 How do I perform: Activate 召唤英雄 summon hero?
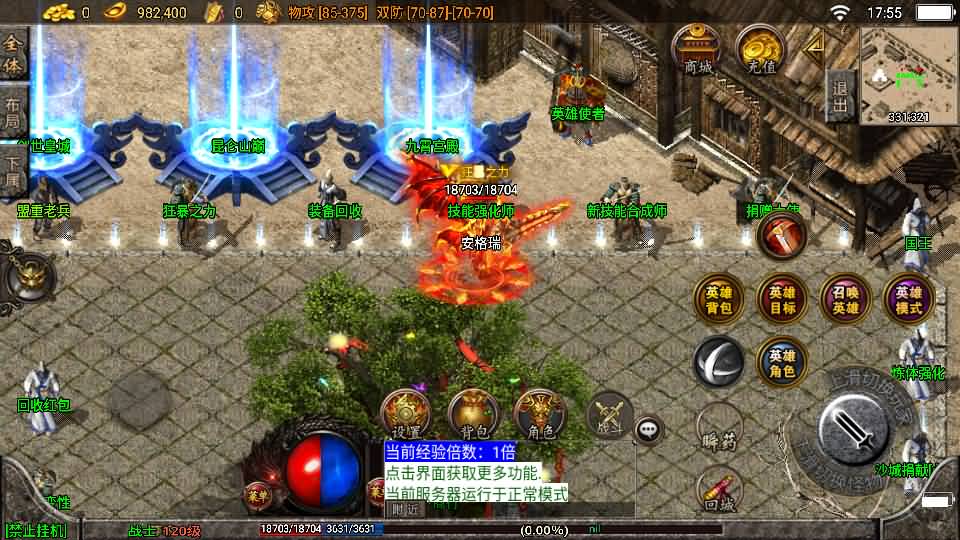845,300
